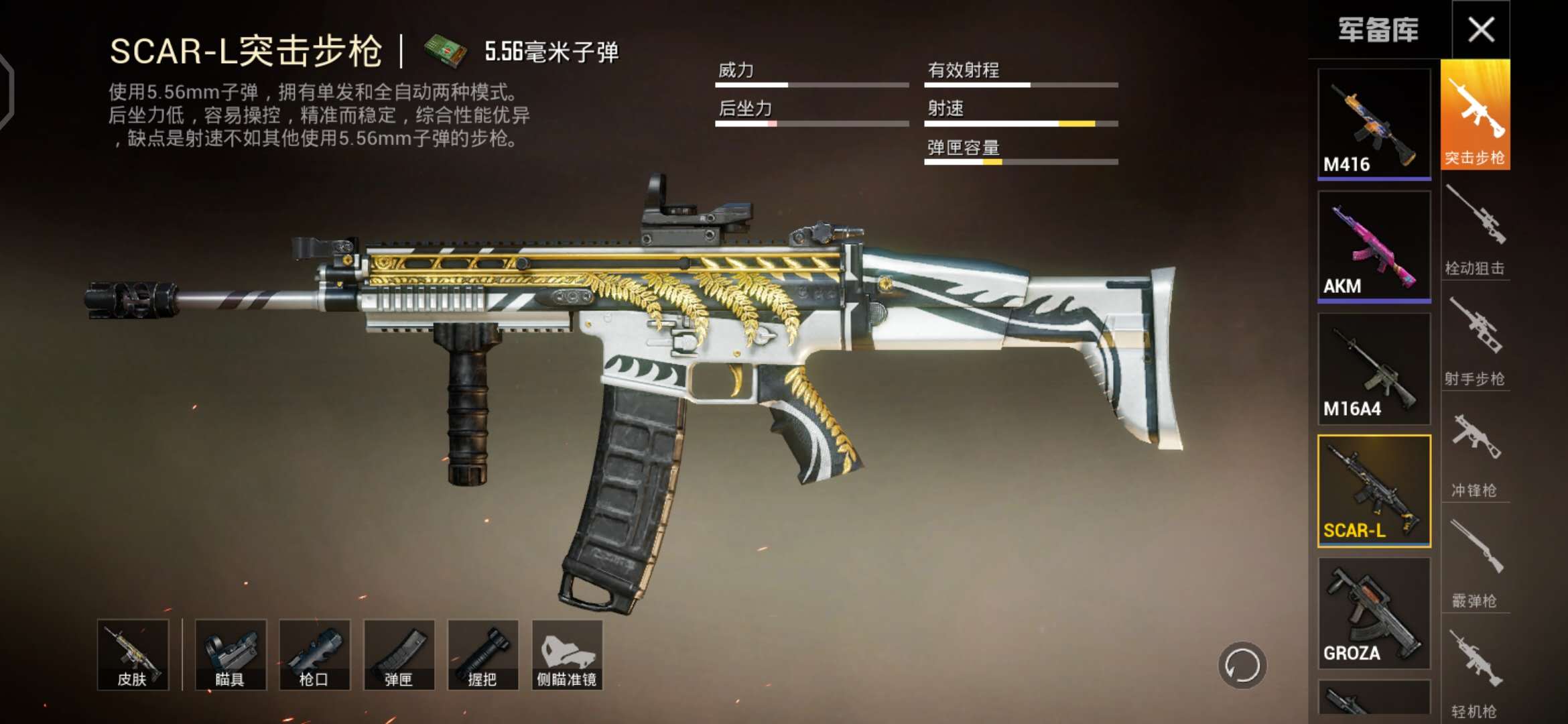Open the 皮肤 skin slot
The height and width of the screenshot is (724, 1568).
[x=133, y=655]
